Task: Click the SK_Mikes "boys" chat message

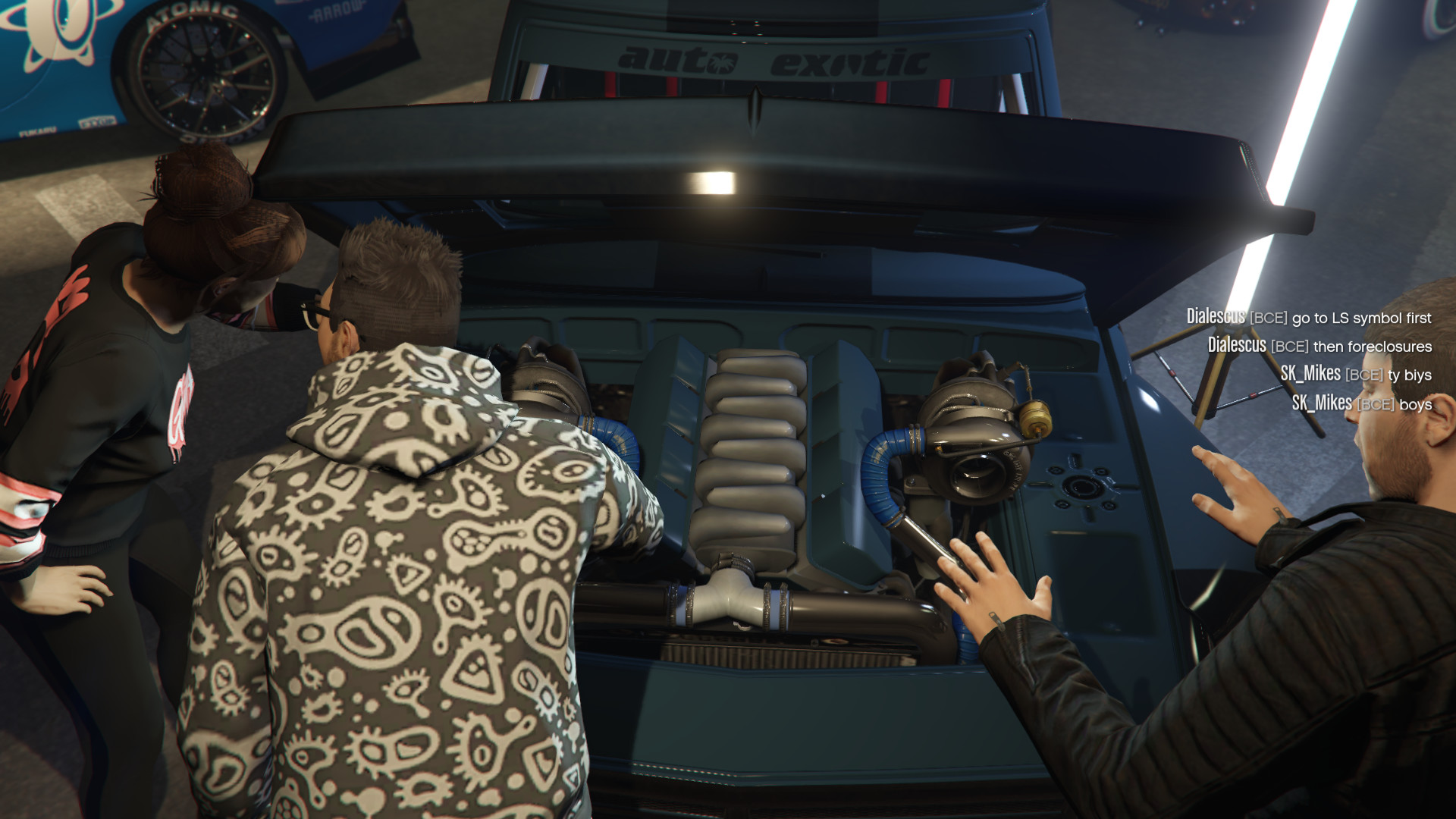Action: 1362,403
